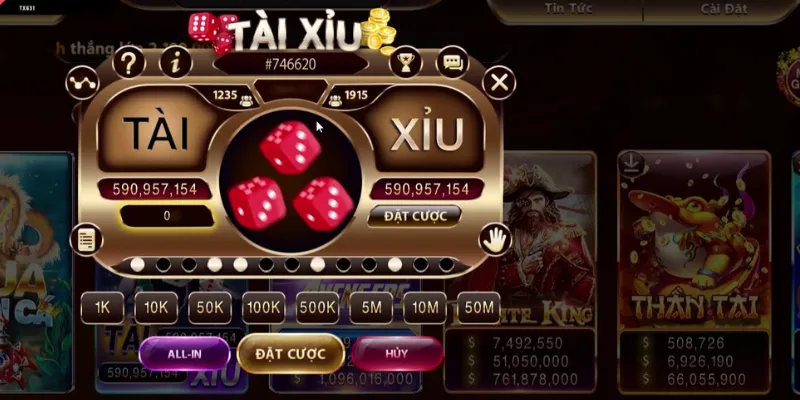Choose the 50M chip
Viewport: 800px width, 400px height.
[479, 308]
